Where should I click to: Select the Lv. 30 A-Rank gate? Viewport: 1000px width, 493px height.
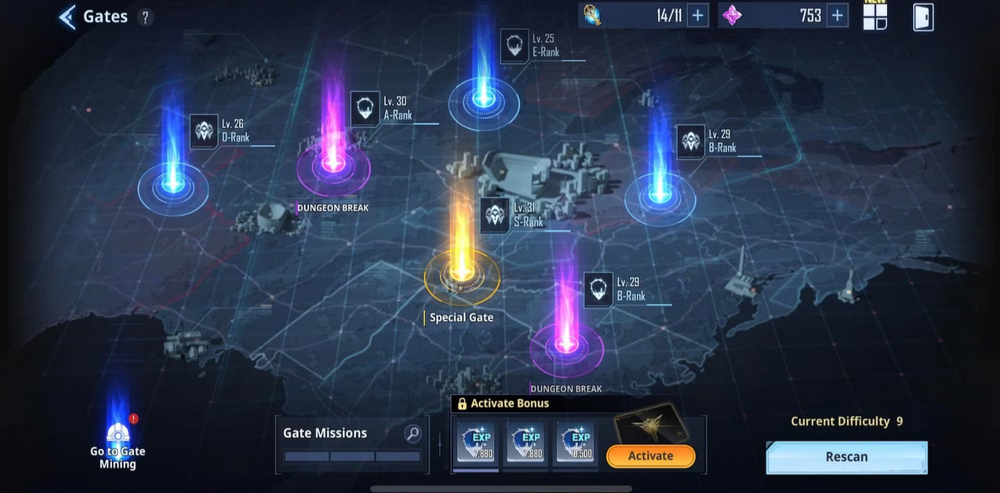point(334,162)
